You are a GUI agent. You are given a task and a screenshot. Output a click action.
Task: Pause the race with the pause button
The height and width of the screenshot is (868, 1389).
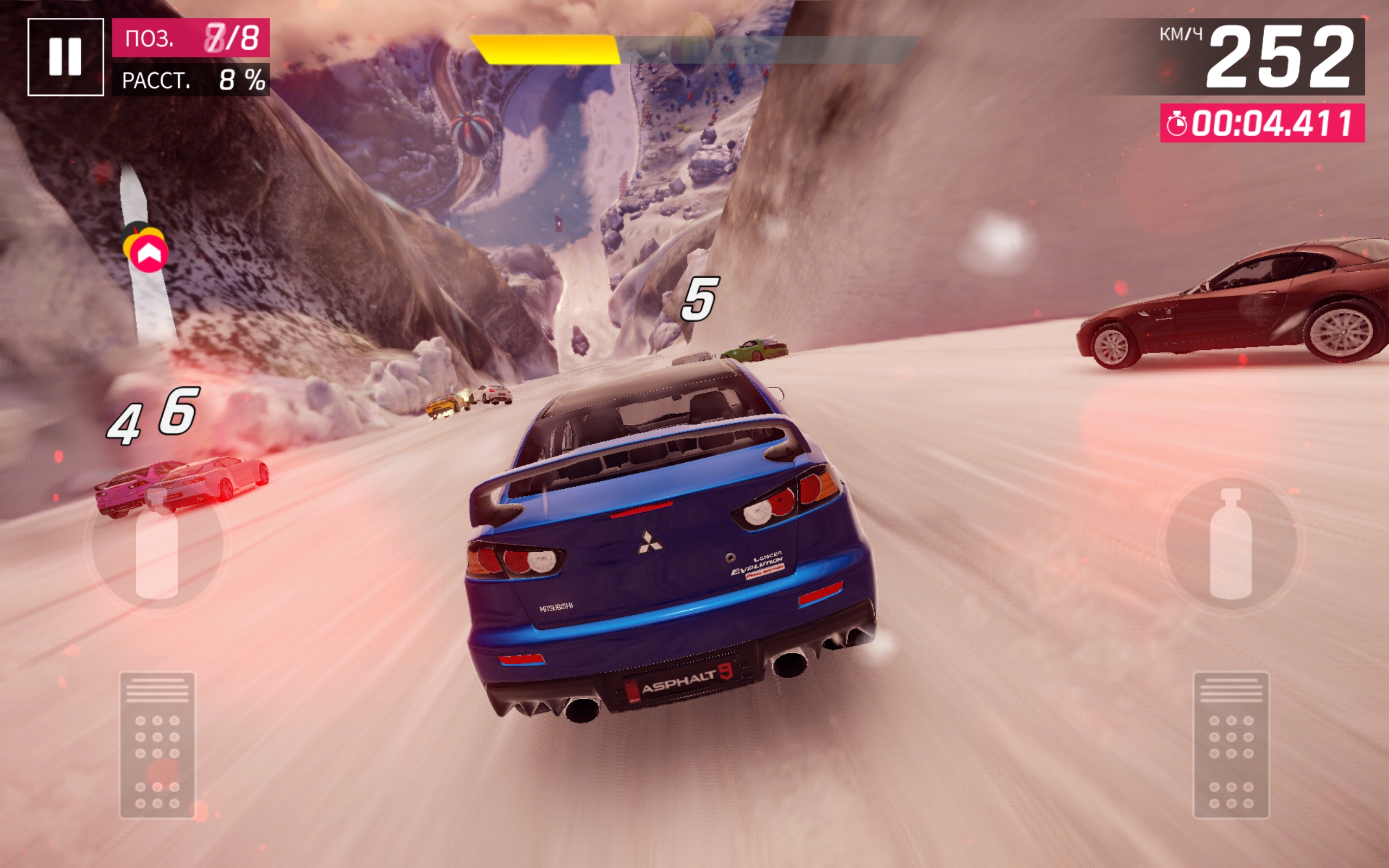[x=66, y=56]
